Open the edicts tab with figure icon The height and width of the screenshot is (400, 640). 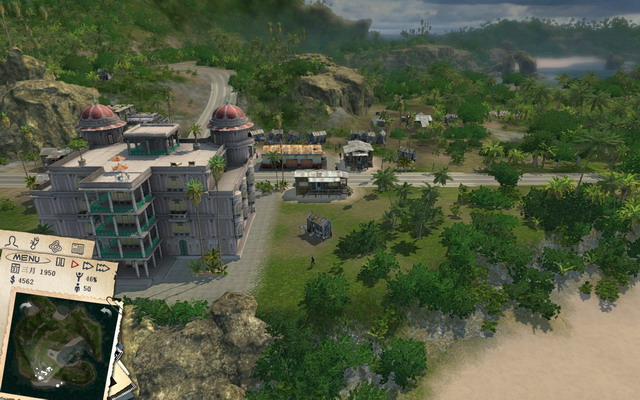click(33, 242)
